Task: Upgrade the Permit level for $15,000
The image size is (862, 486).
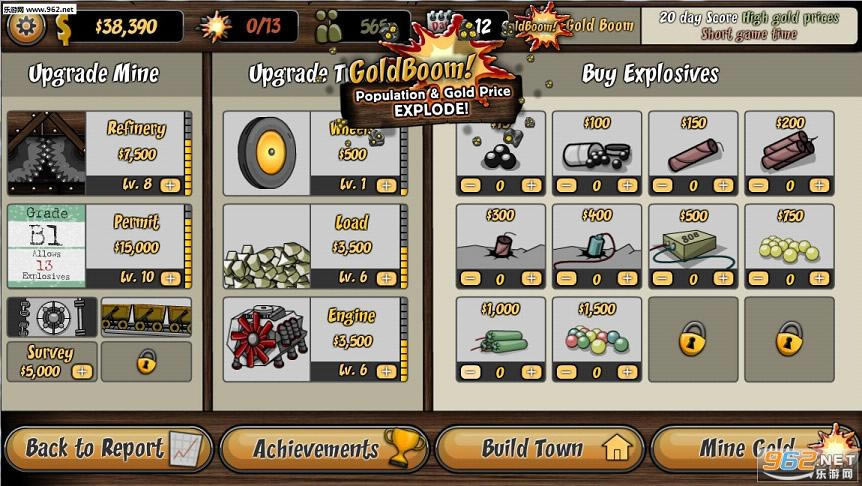Action: [170, 277]
